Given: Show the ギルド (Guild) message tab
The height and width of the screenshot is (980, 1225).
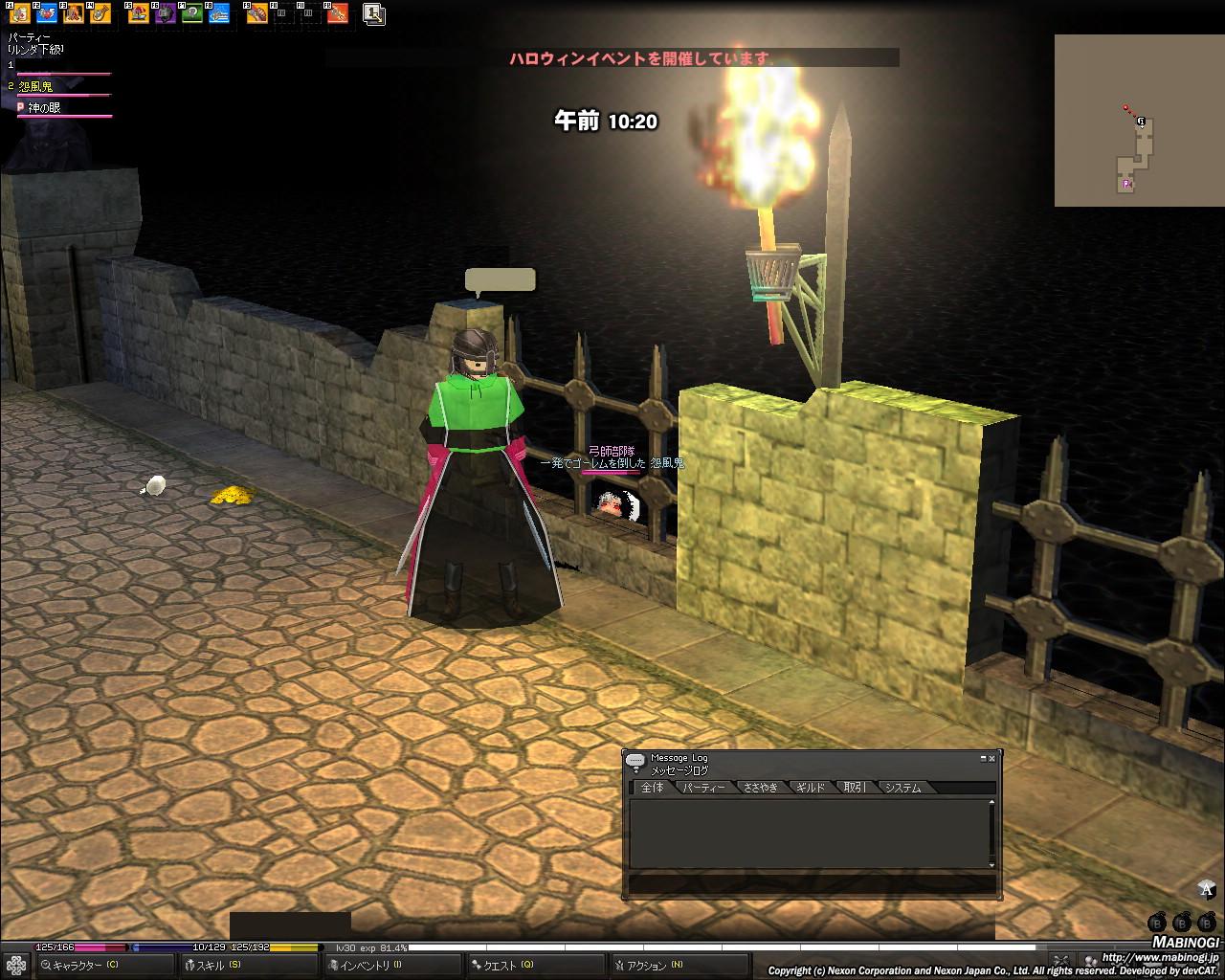Looking at the screenshot, I should [810, 788].
